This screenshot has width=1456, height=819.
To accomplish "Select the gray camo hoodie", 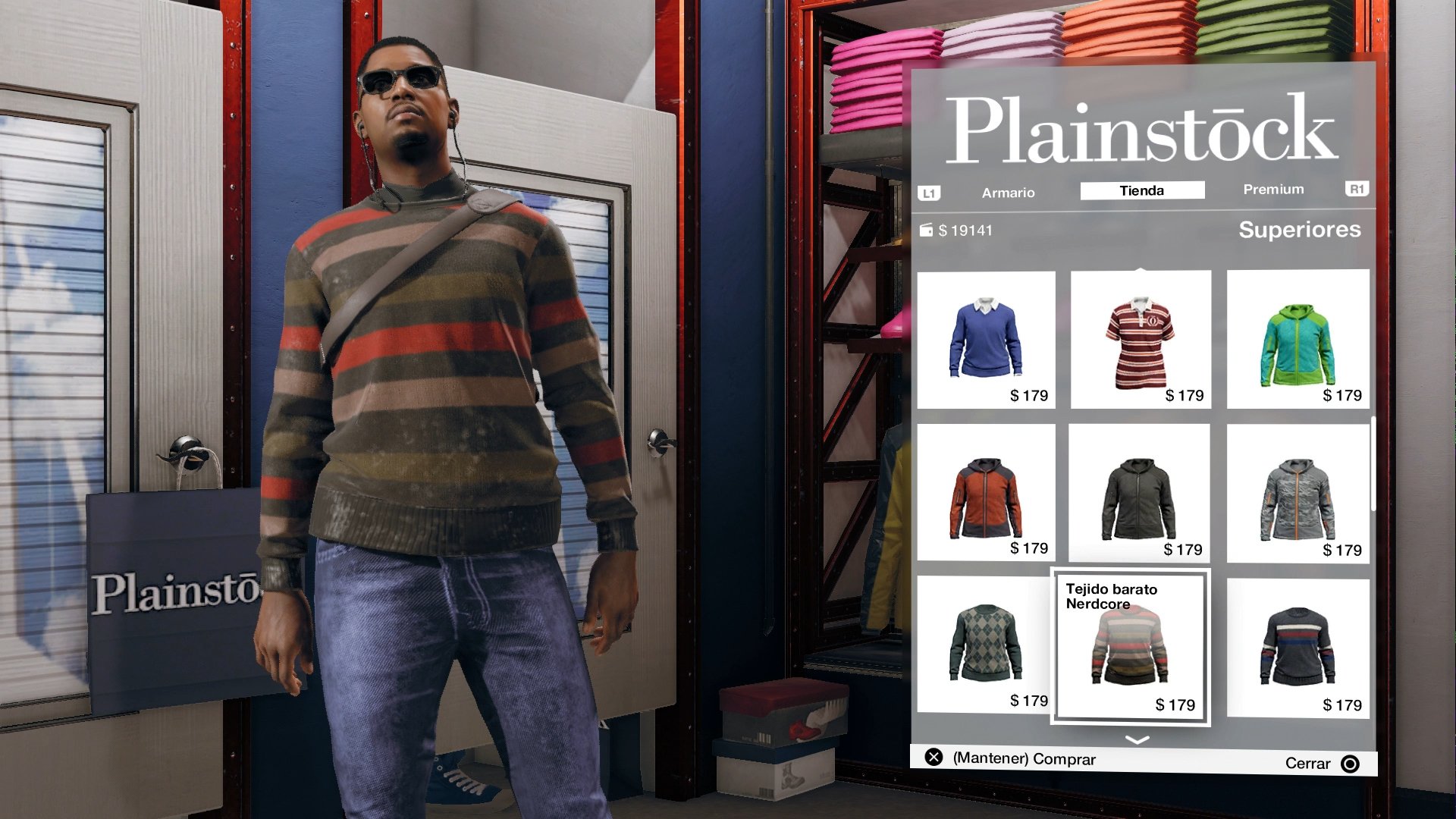I will [1296, 491].
